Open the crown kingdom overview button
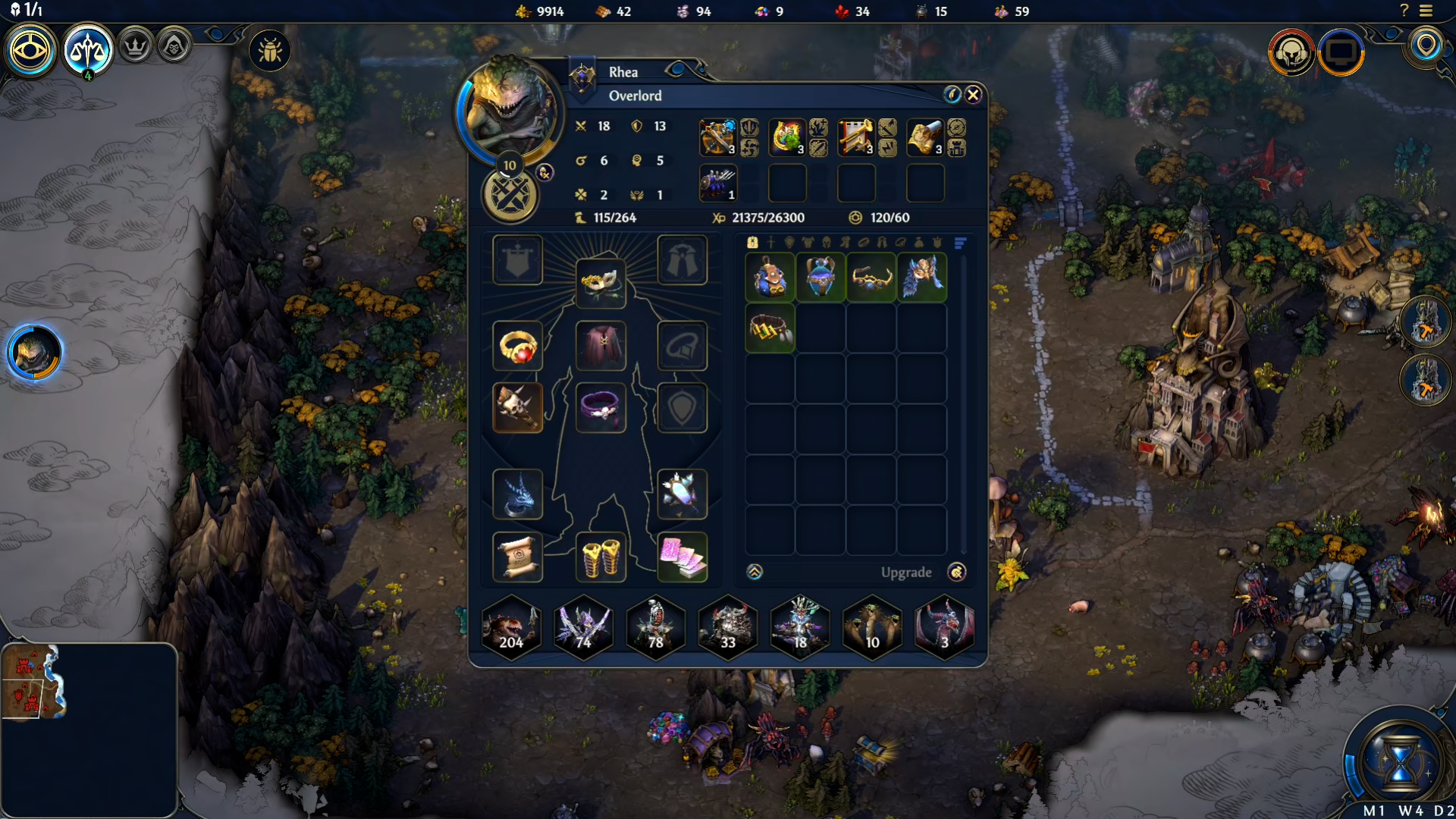Image resolution: width=1456 pixels, height=819 pixels. pyautogui.click(x=136, y=47)
